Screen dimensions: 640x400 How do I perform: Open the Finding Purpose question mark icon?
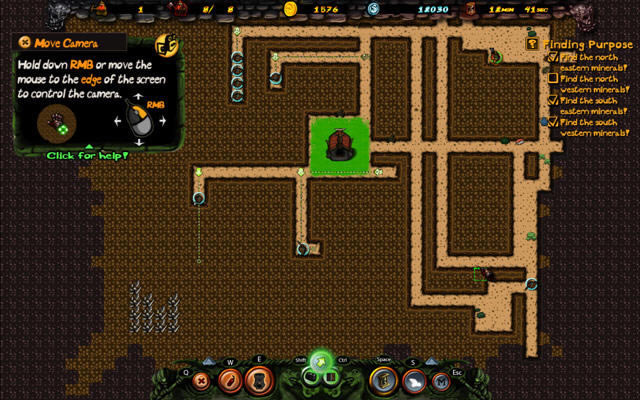coord(531,44)
